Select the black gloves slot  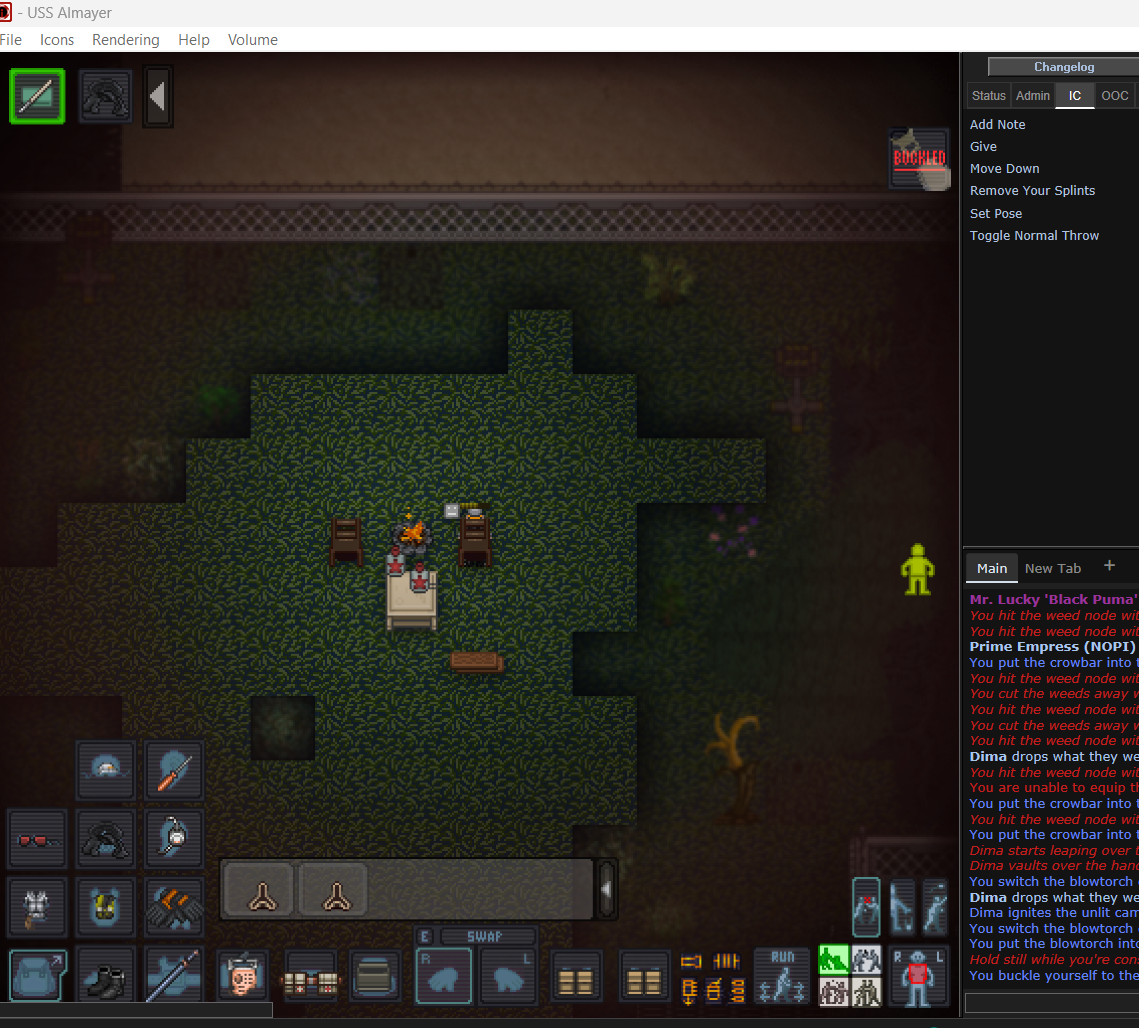pos(174,907)
